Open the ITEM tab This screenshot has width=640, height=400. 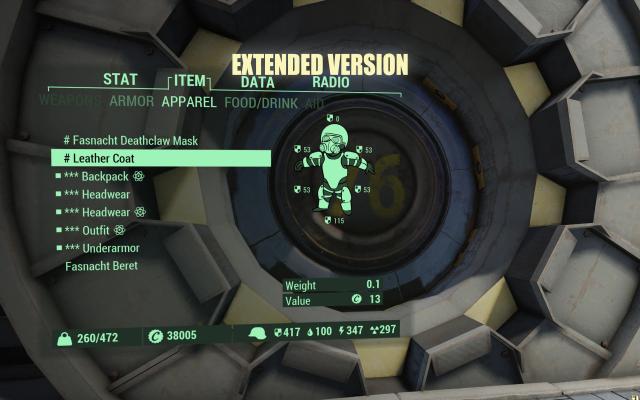187,81
